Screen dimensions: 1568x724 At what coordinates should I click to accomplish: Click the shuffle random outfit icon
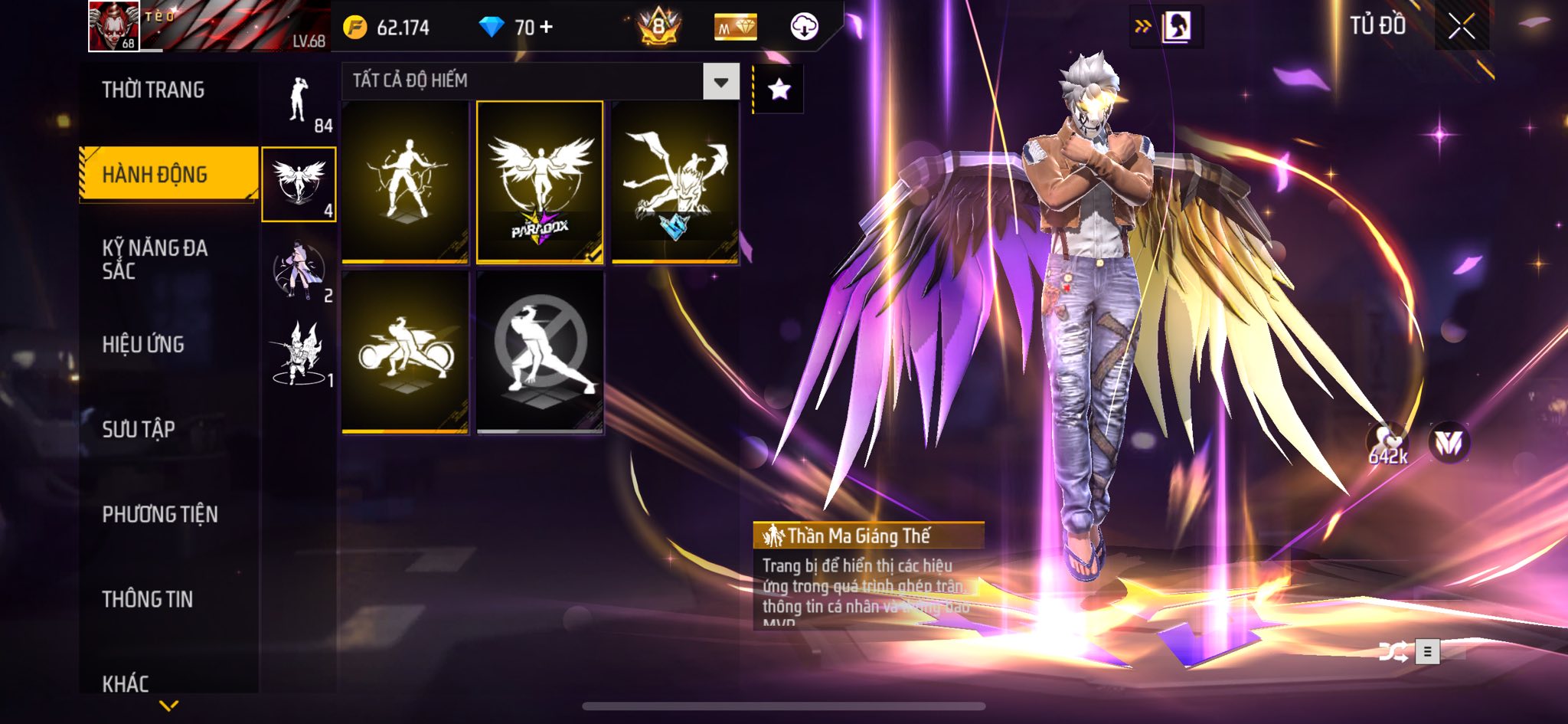click(x=1393, y=652)
